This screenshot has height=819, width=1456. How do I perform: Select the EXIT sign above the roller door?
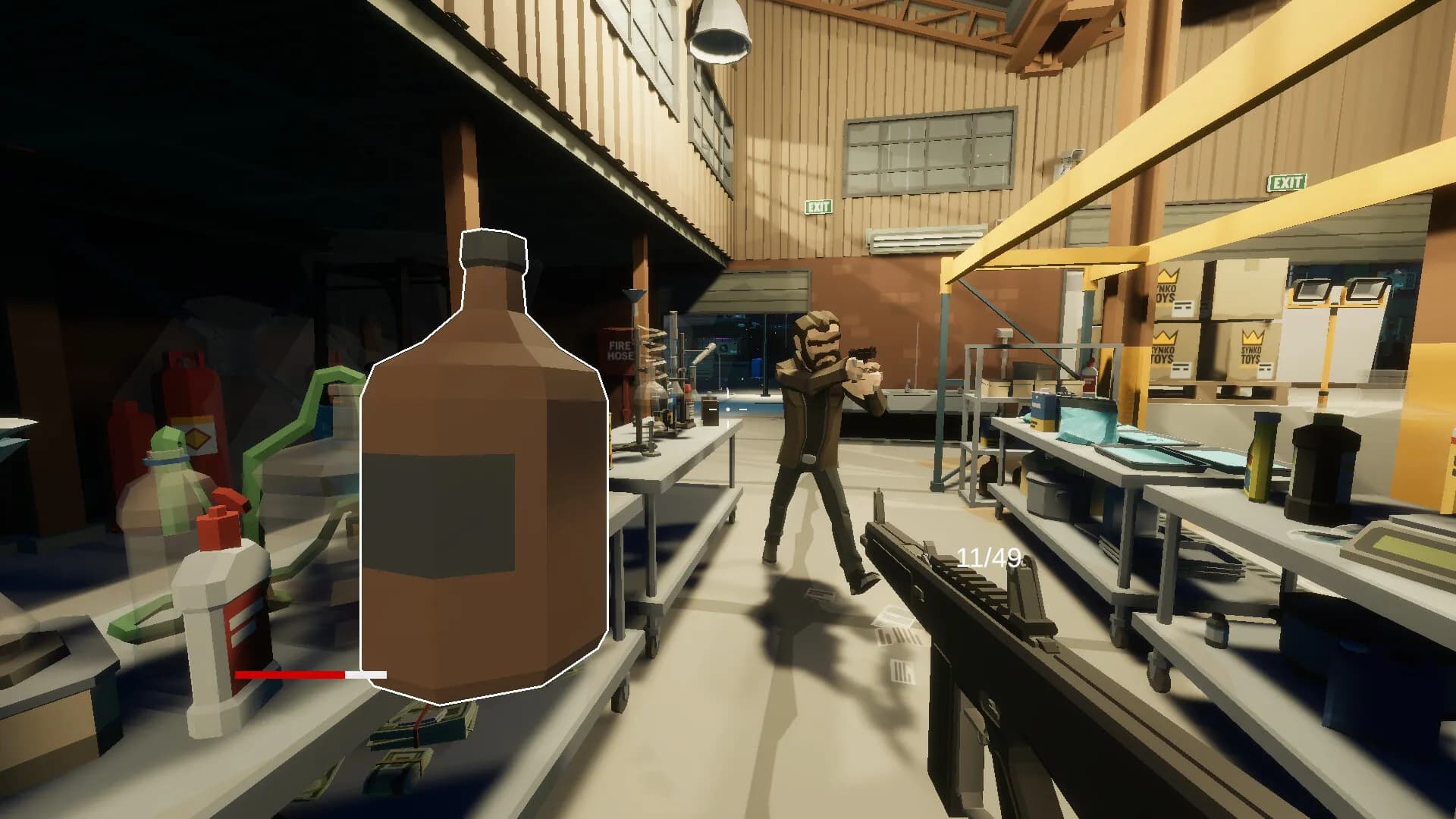tap(819, 205)
